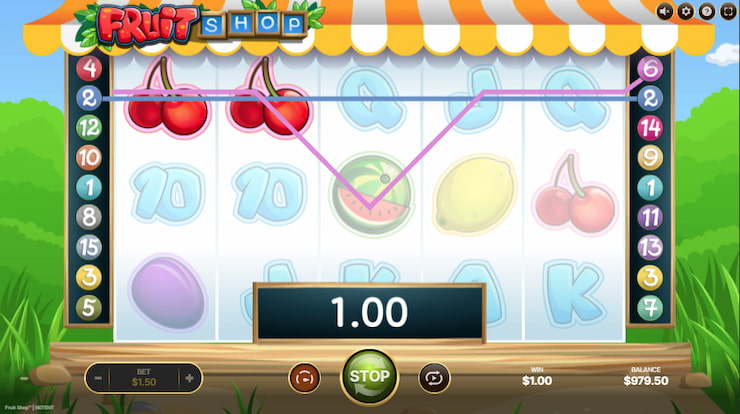Show the help question mark page
Viewport: 740px width, 414px height.
[x=707, y=12]
